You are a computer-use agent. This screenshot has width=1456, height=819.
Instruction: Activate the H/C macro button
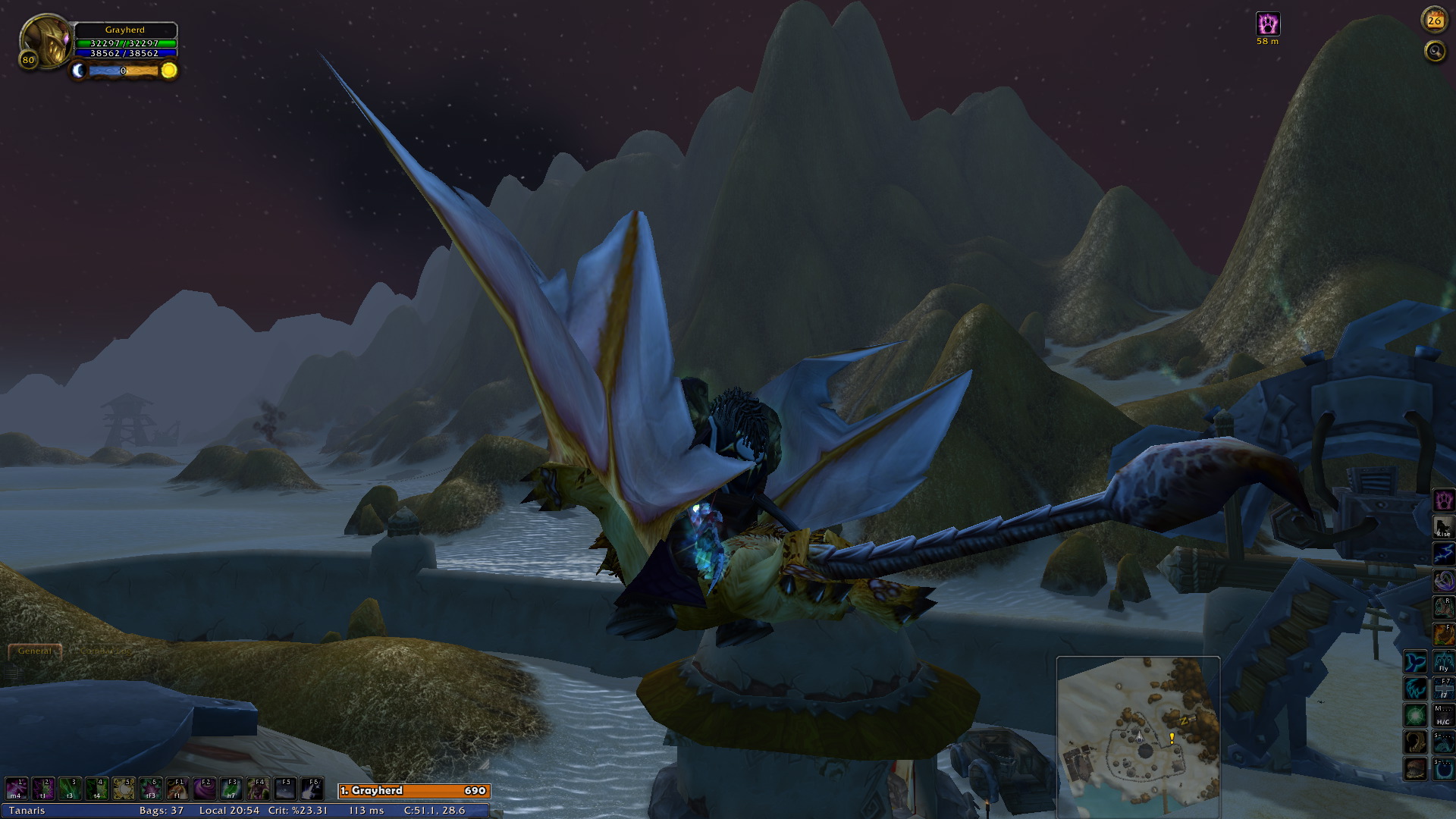pos(1442,715)
